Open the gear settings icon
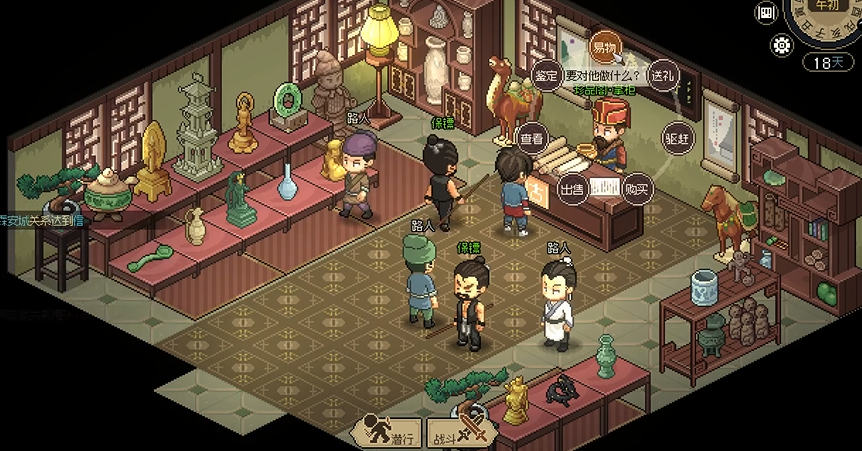This screenshot has height=451, width=862. tap(782, 45)
